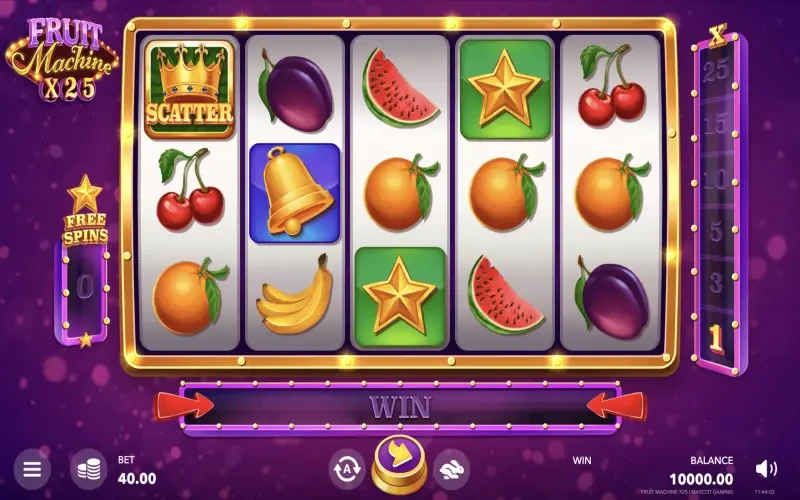Mute the sound with the speaker icon

766,468
